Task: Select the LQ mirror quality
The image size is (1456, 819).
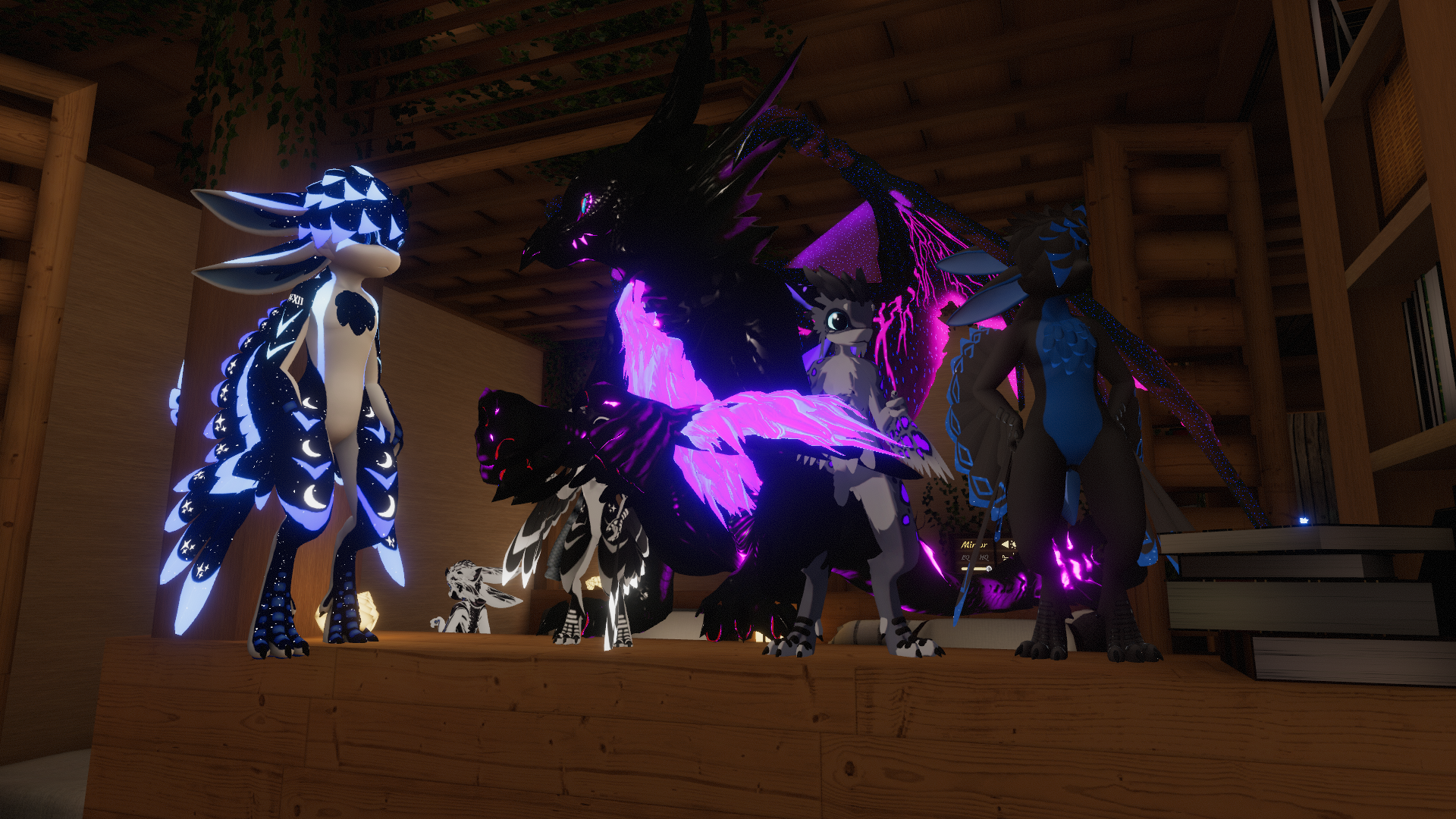Action: click(x=965, y=557)
